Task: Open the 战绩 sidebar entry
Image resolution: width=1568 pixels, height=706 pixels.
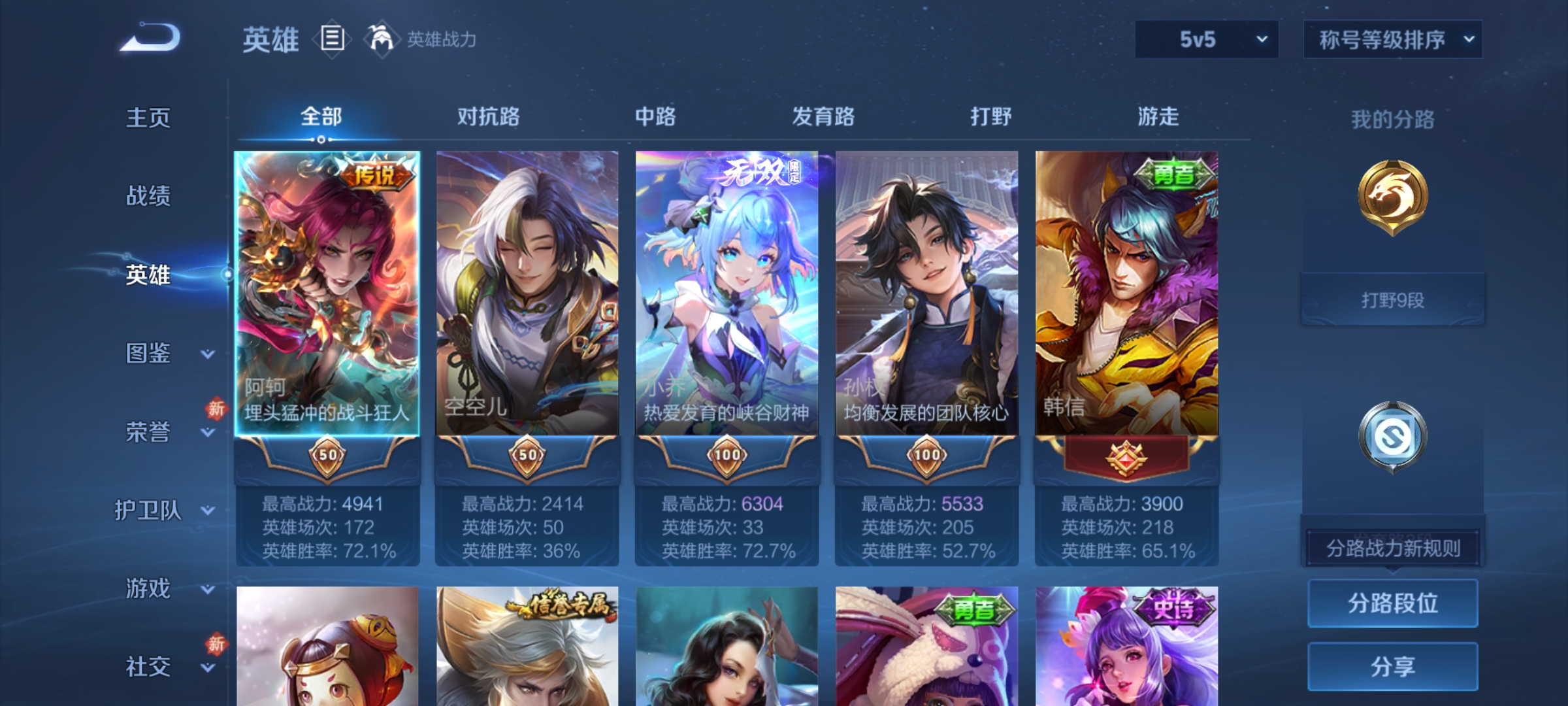Action: (x=148, y=196)
